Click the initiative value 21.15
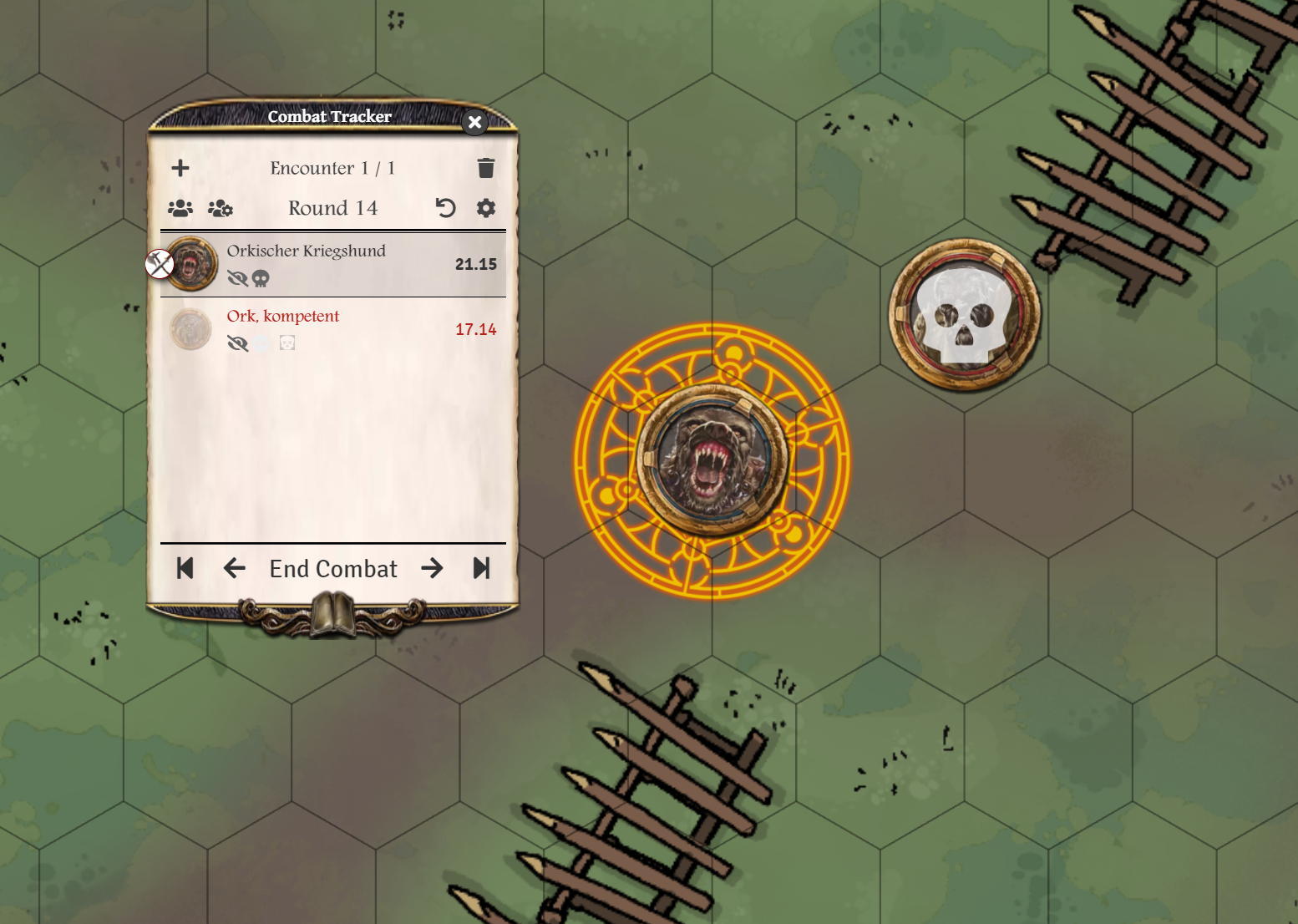 tap(476, 263)
